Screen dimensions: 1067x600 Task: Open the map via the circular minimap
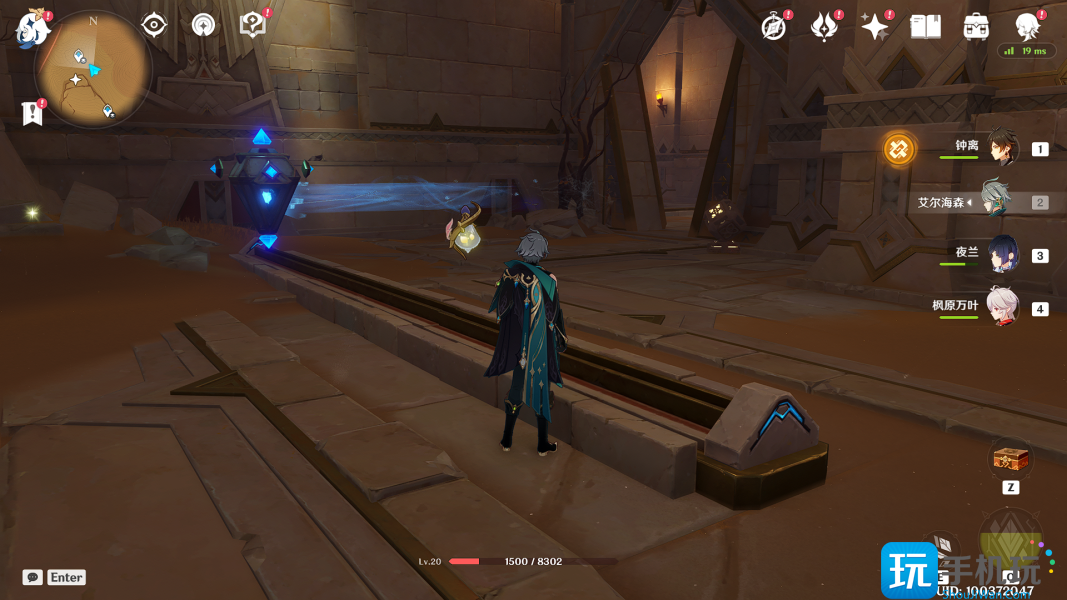pyautogui.click(x=92, y=70)
